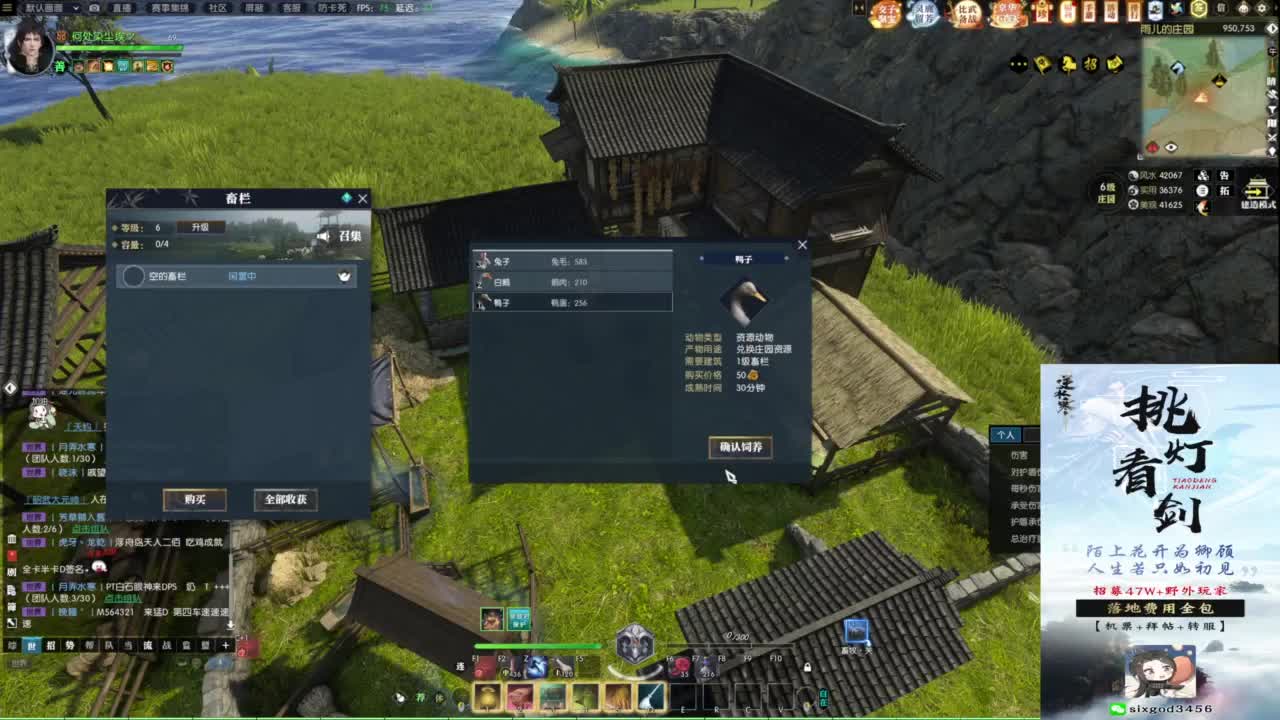Viewport: 1280px width, 720px height.
Task: Select the sword skill icon on the hotbar
Action: click(650, 696)
